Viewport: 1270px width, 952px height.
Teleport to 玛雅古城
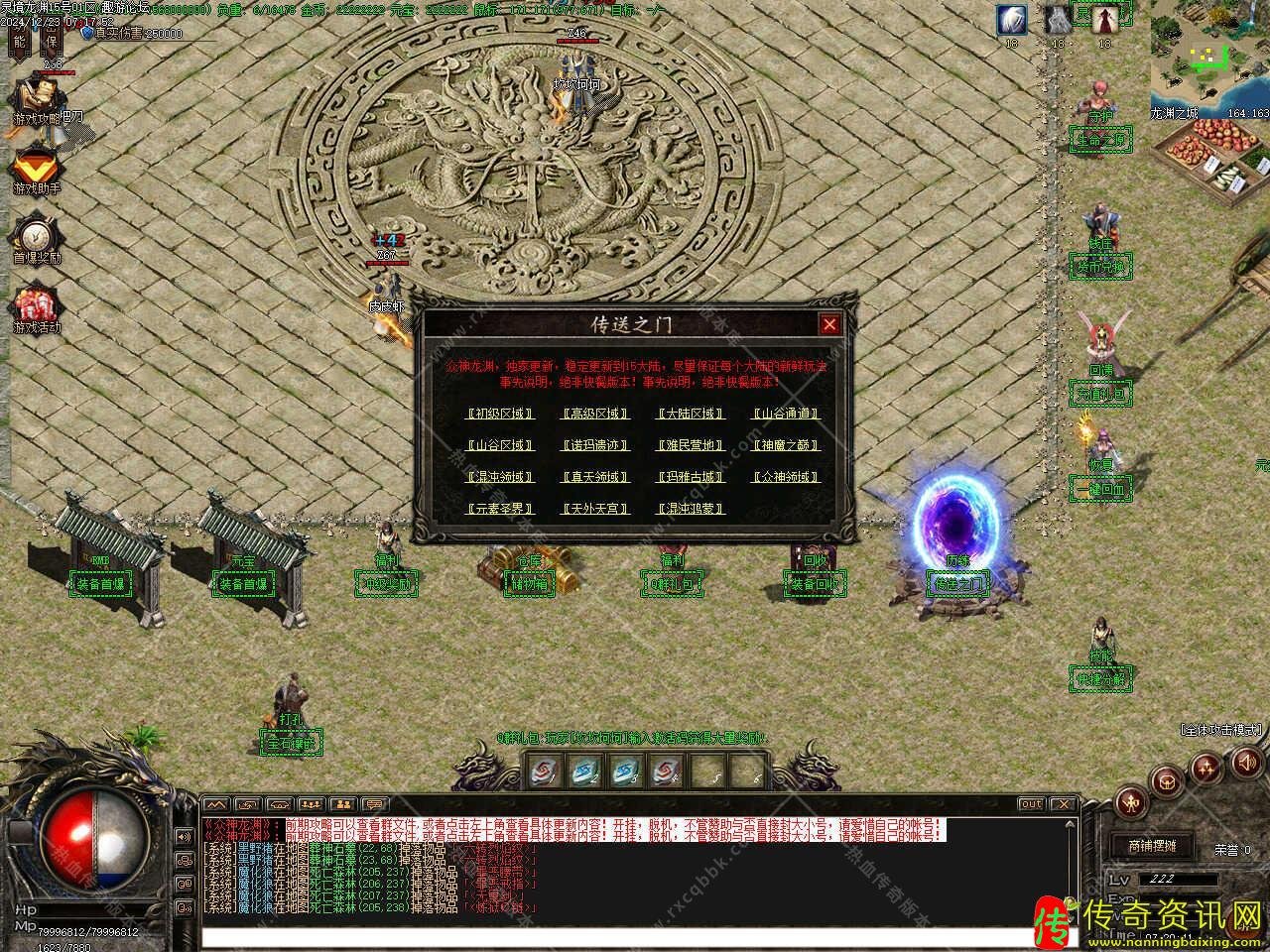(x=691, y=477)
